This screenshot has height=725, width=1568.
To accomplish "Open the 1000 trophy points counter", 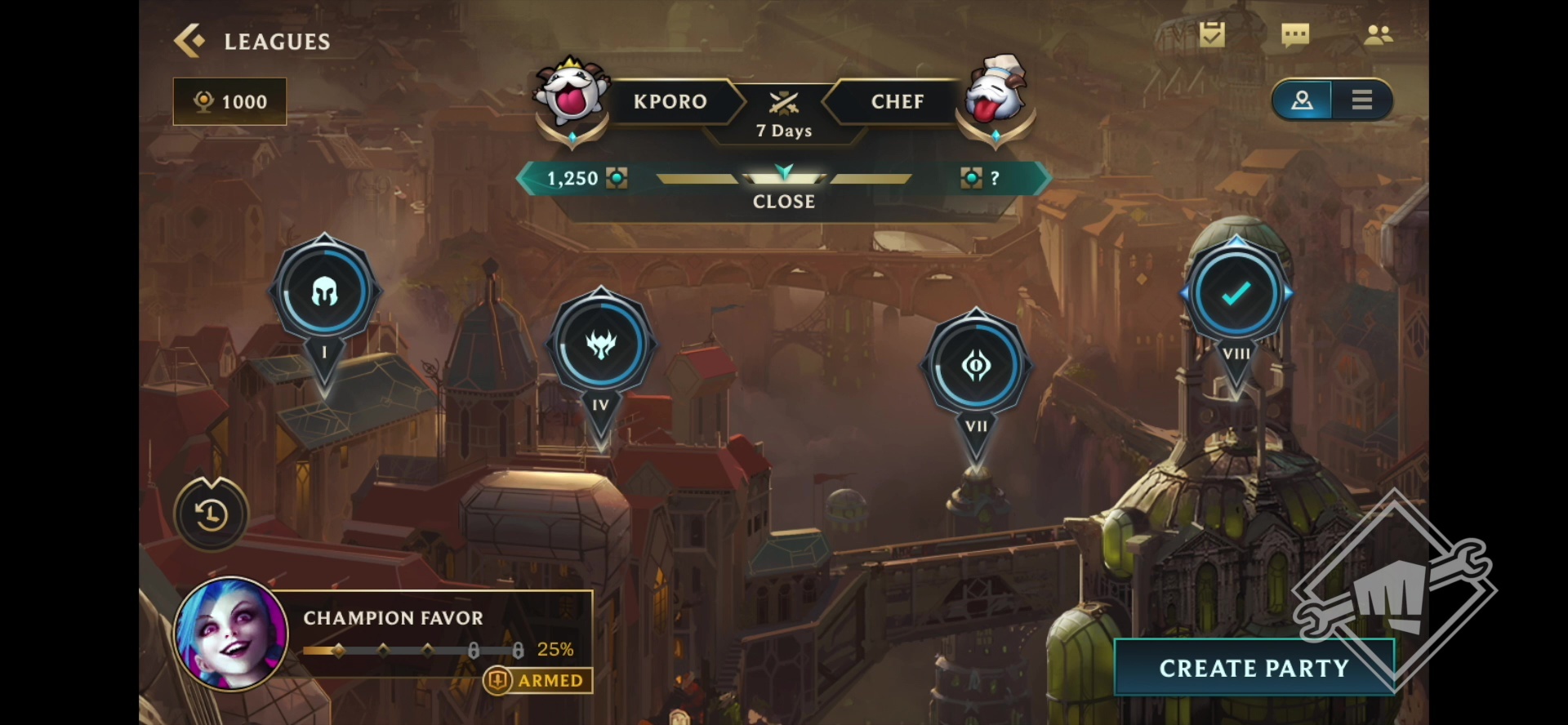I will coord(230,101).
